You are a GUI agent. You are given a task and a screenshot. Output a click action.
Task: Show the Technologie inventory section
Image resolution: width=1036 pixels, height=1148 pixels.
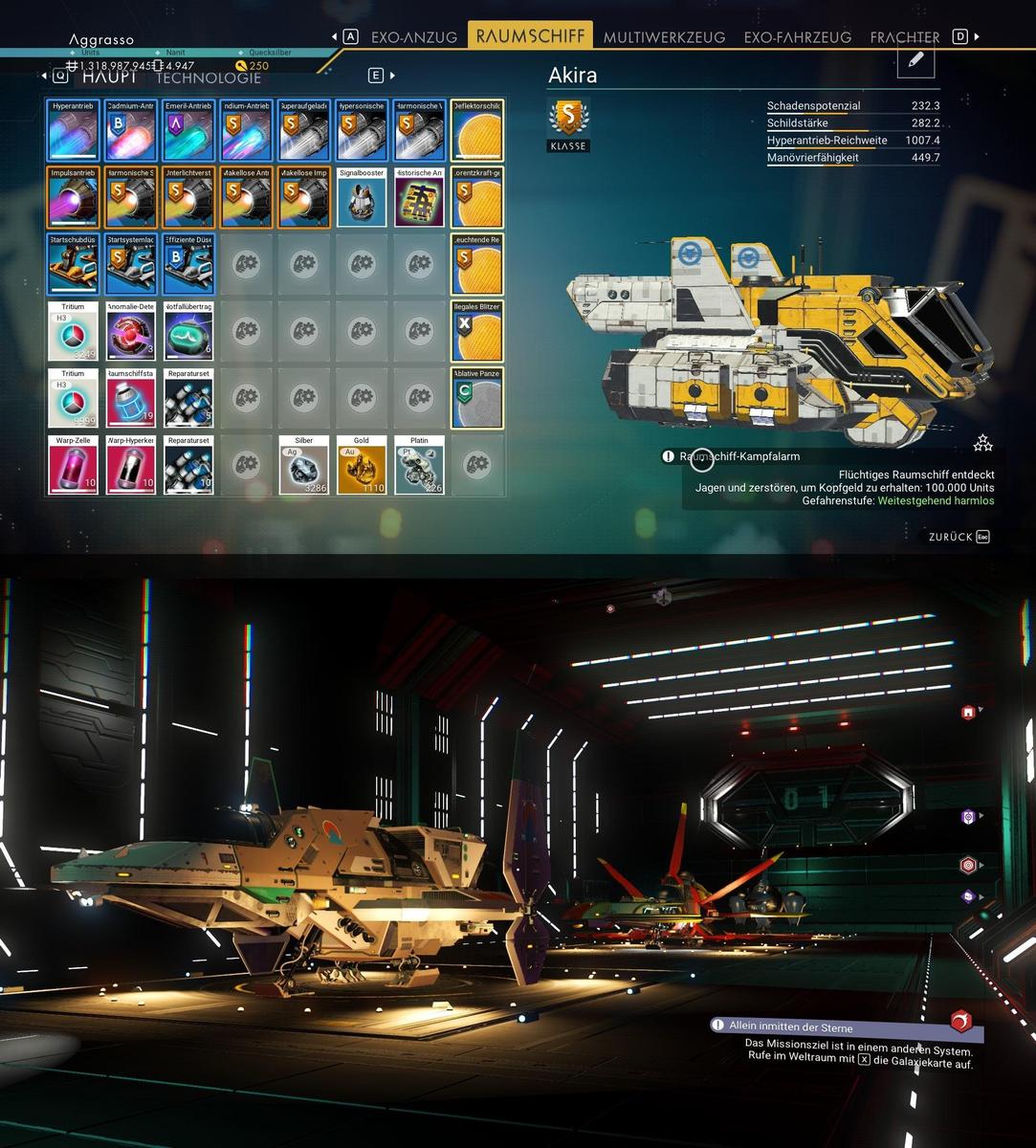click(209, 77)
